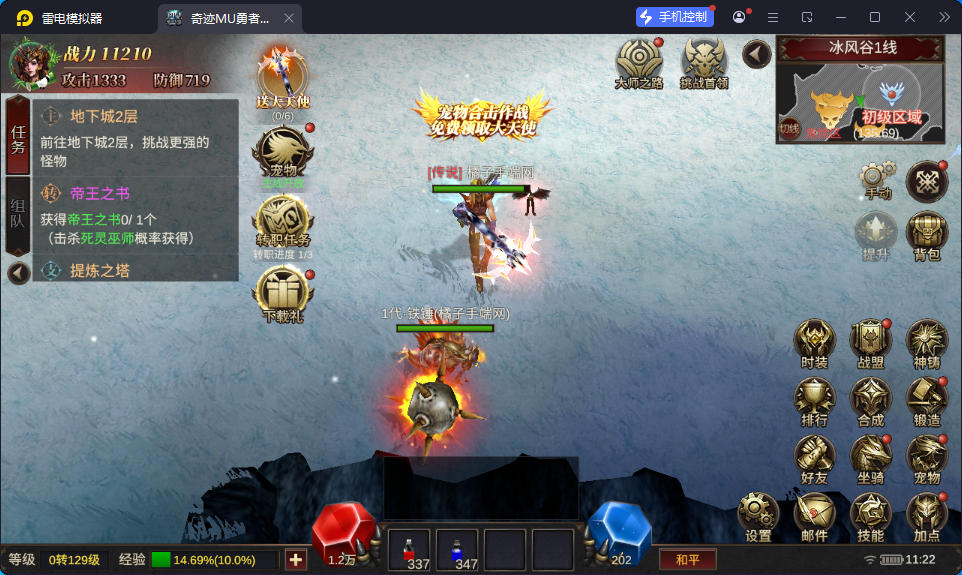Viewport: 962px width, 575px height.
Task: Select the blue mana potion slot
Action: (457, 550)
